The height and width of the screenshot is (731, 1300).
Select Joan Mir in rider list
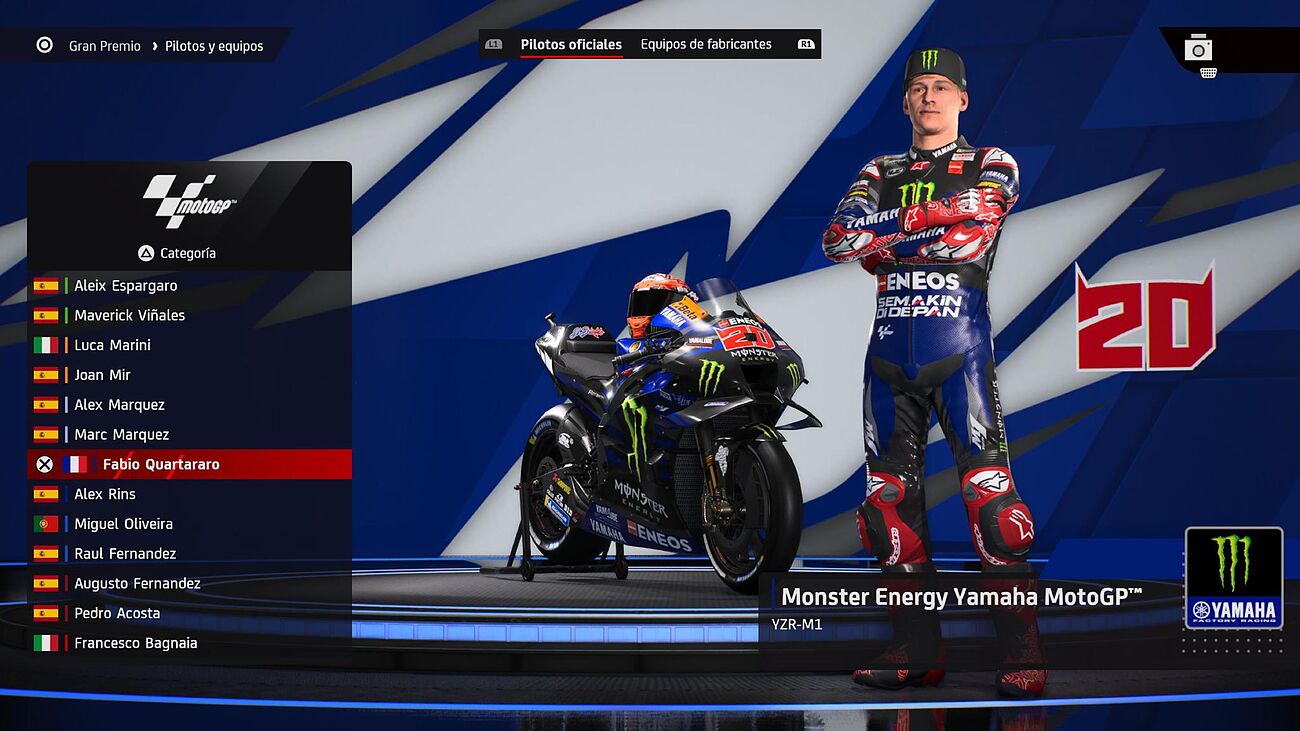point(102,375)
